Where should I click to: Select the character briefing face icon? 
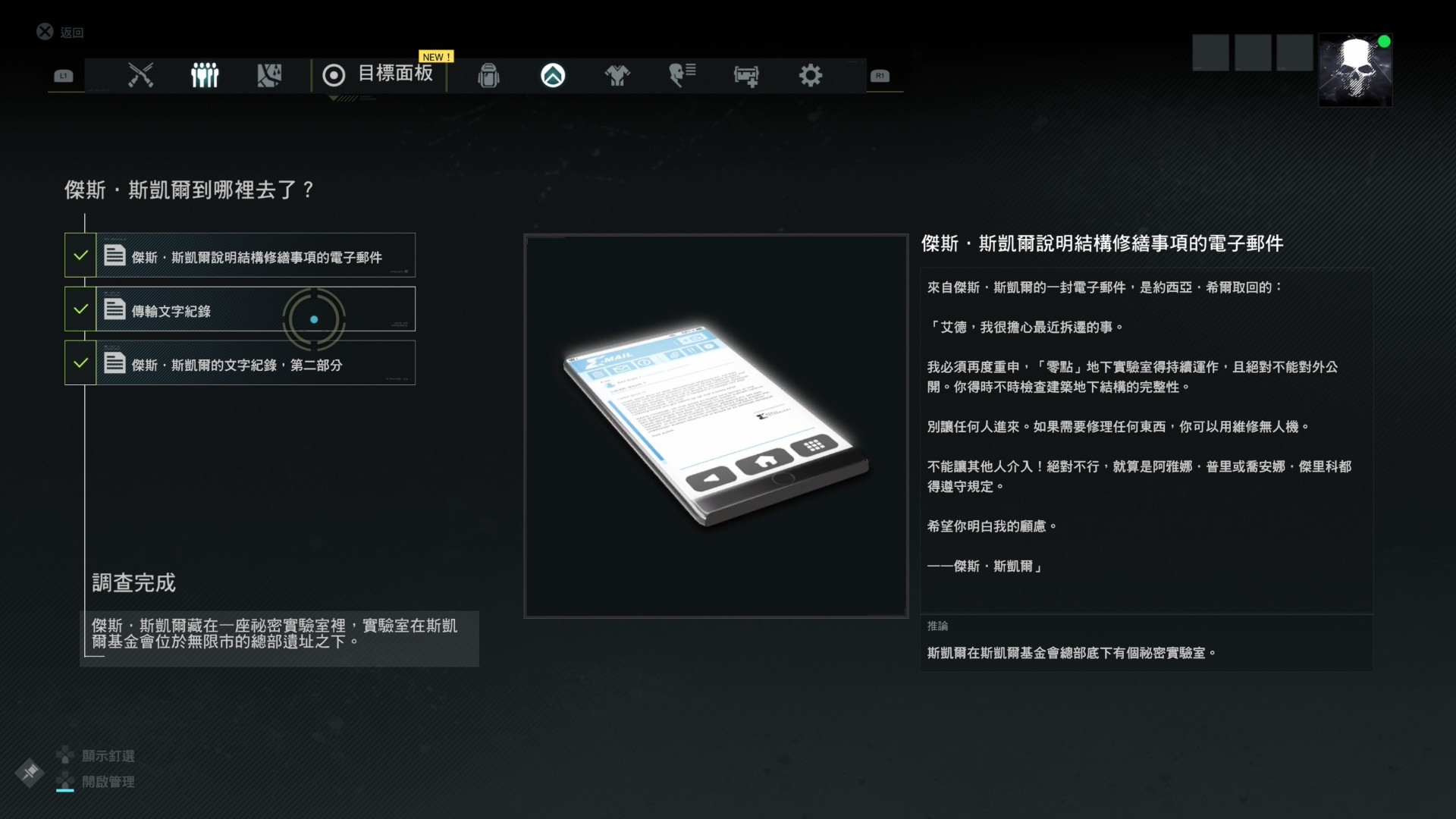681,74
